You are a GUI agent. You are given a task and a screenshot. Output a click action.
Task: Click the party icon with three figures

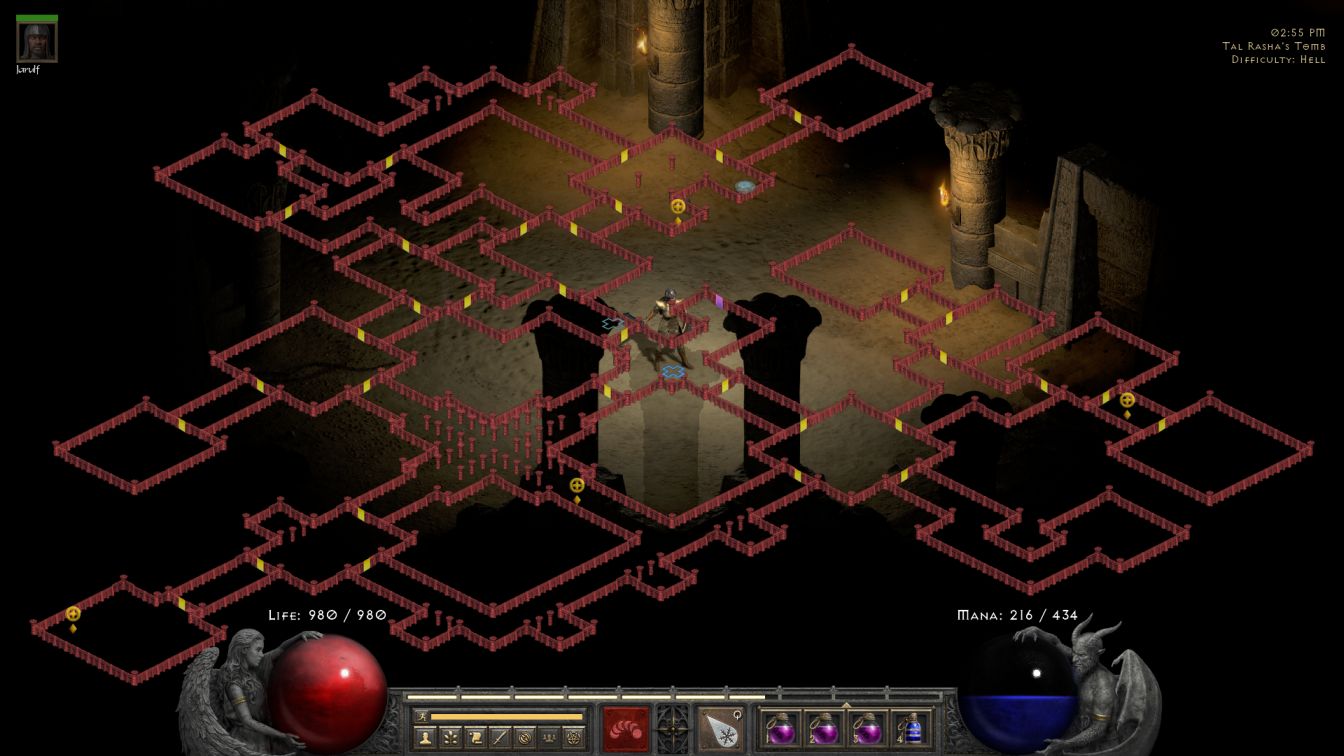point(548,738)
